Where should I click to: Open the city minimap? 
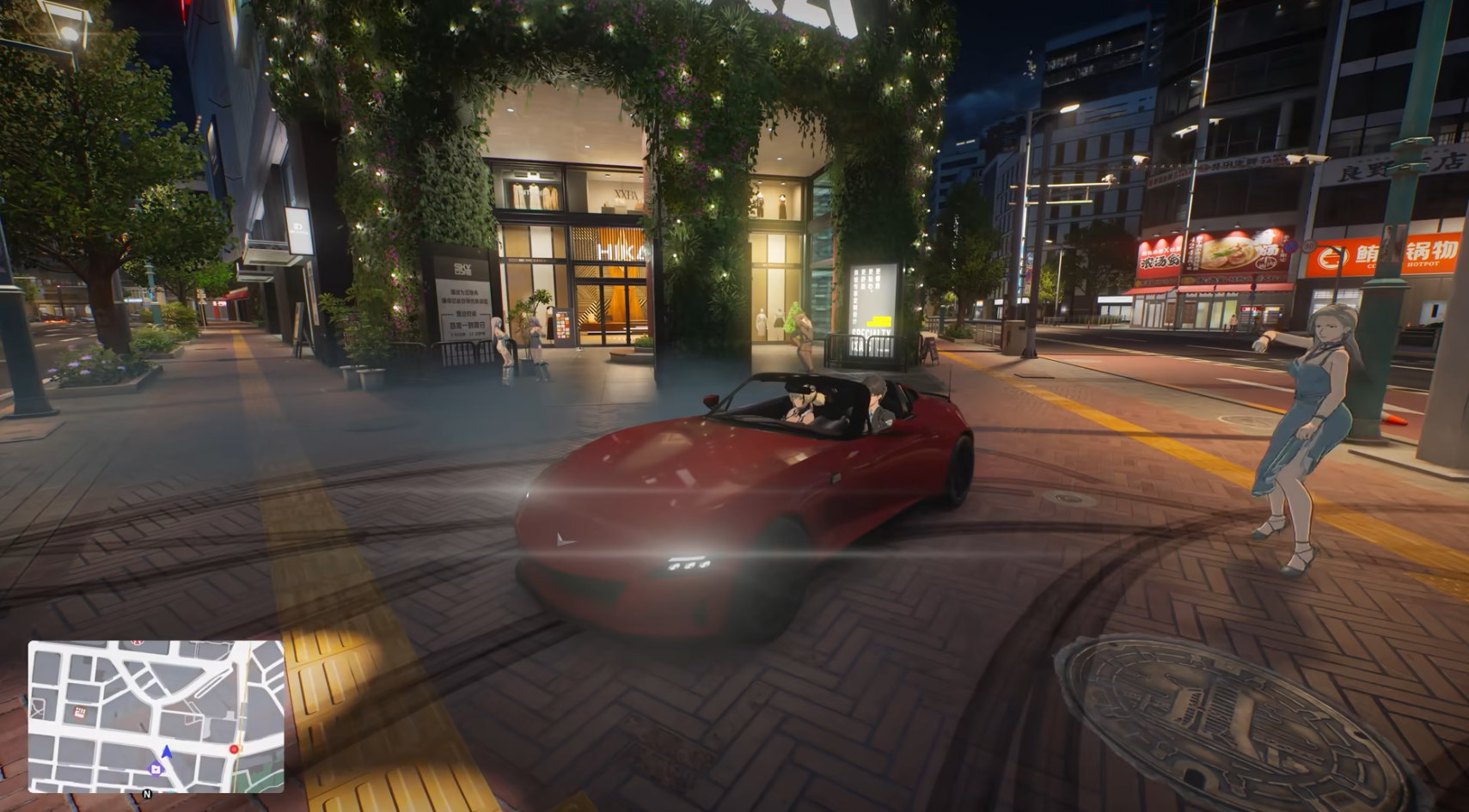tap(156, 716)
